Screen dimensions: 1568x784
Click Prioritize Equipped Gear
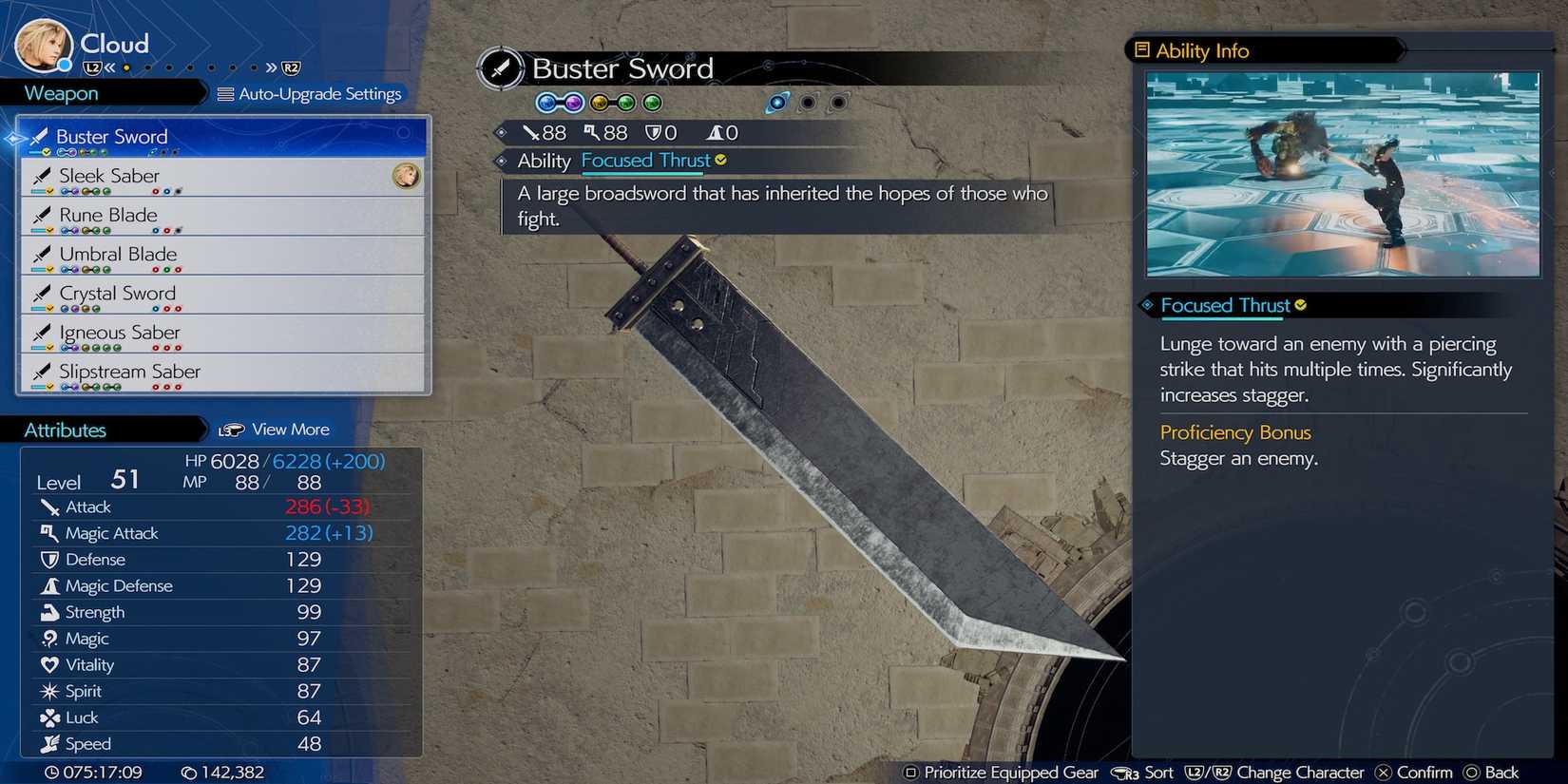(1003, 773)
